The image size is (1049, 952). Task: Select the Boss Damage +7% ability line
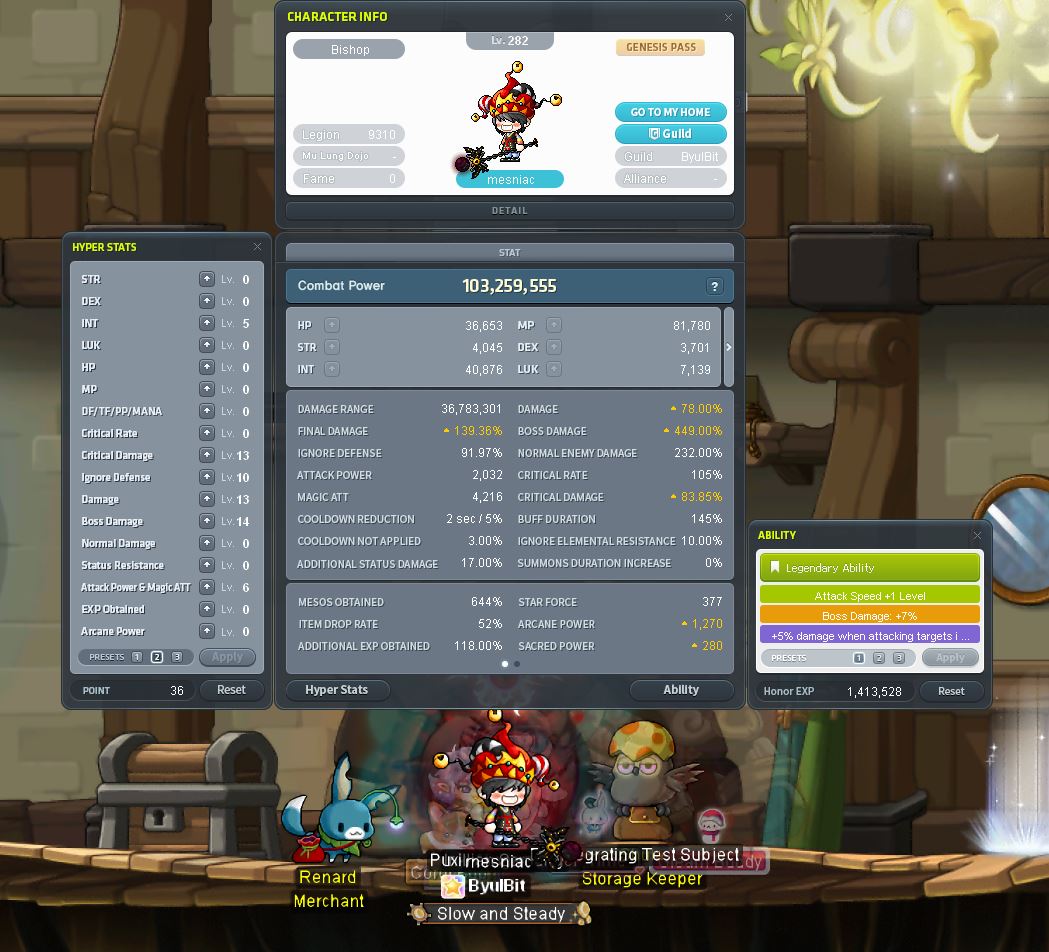[x=869, y=616]
